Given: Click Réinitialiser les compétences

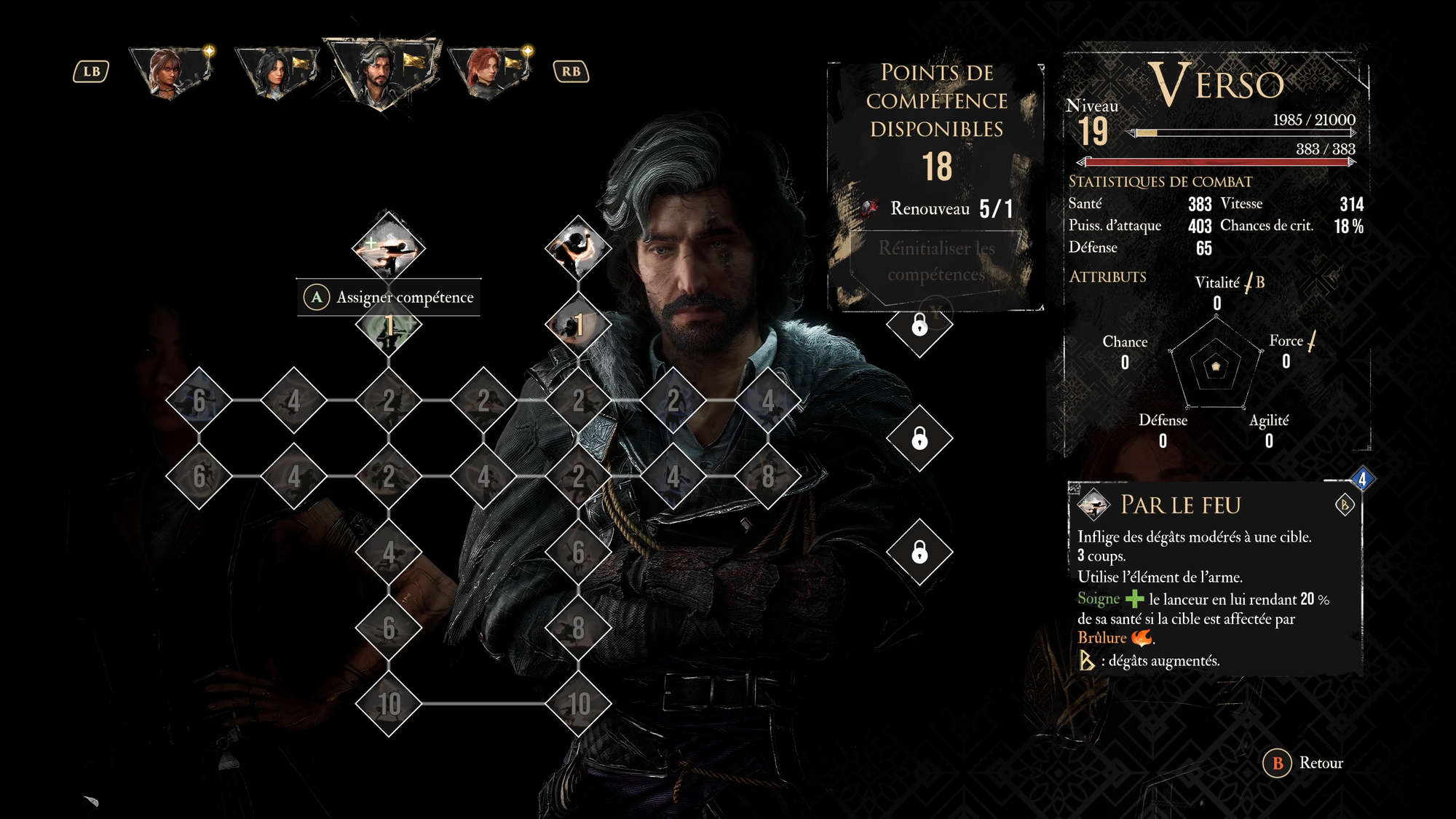Looking at the screenshot, I should tap(936, 261).
